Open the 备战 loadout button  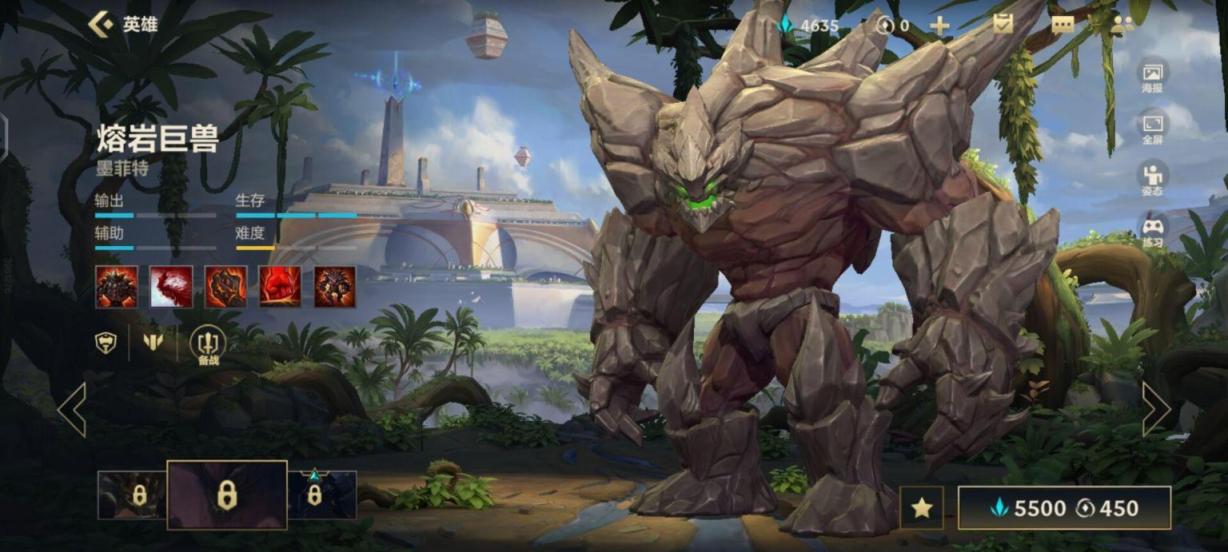(208, 344)
